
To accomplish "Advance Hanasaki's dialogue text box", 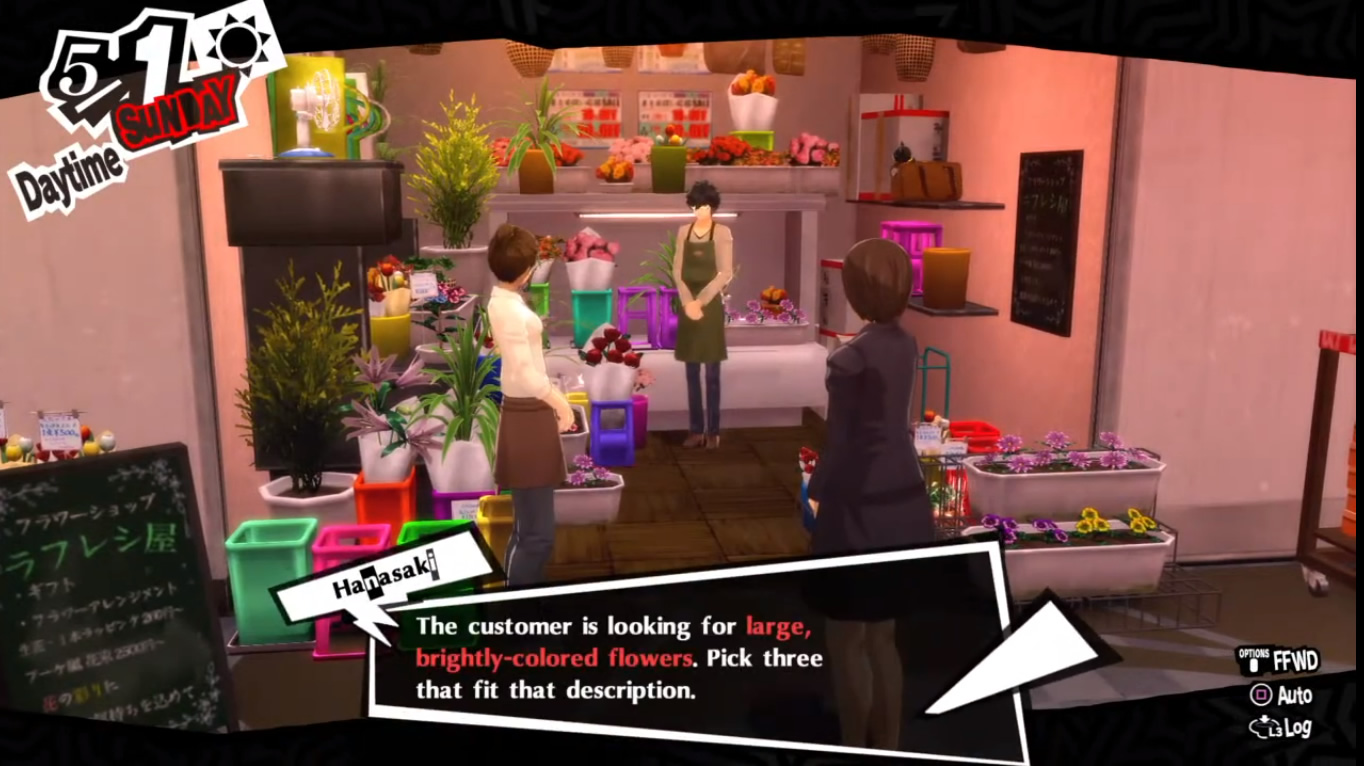I will [618, 658].
